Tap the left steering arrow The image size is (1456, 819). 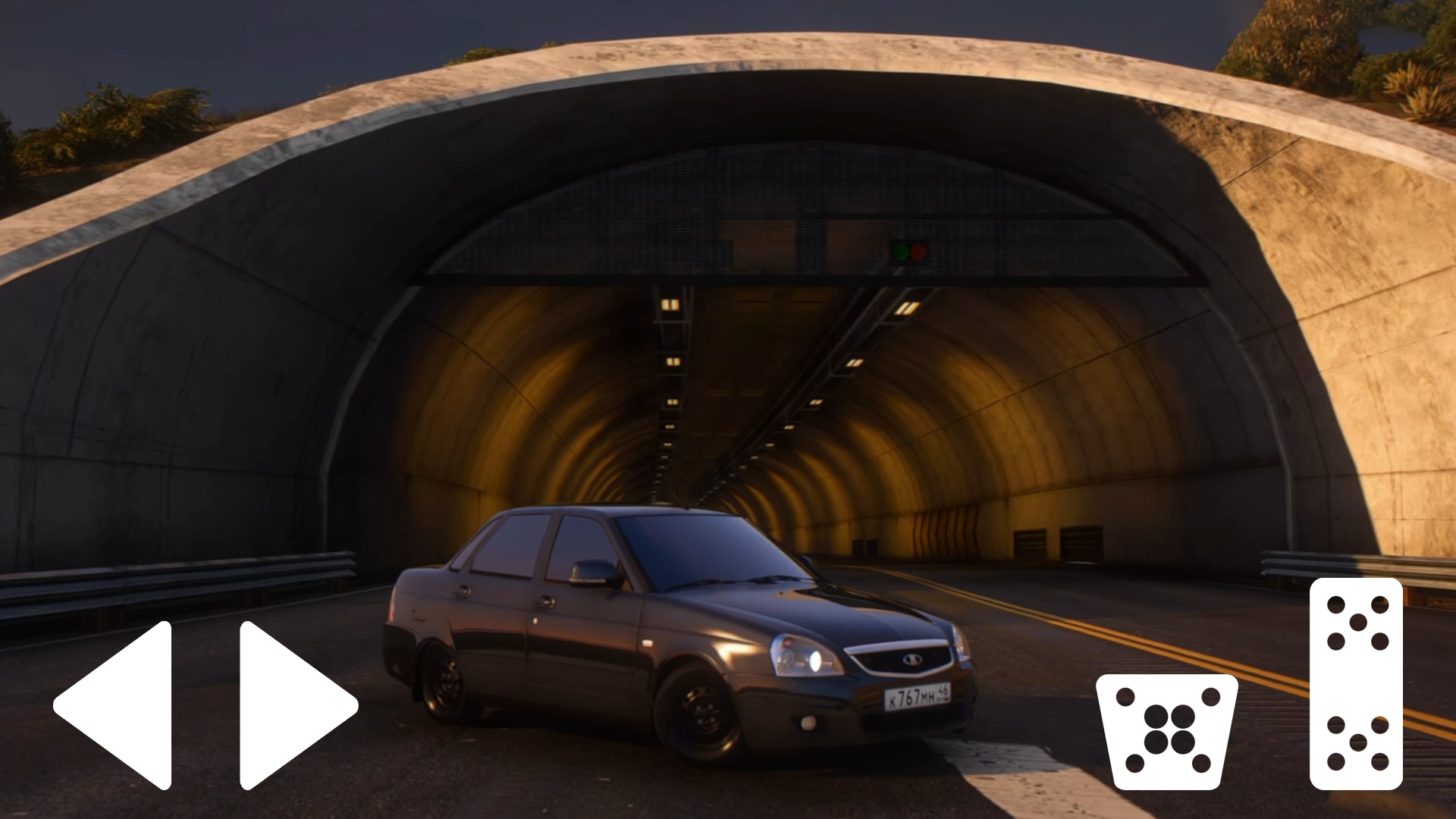pyautogui.click(x=121, y=705)
